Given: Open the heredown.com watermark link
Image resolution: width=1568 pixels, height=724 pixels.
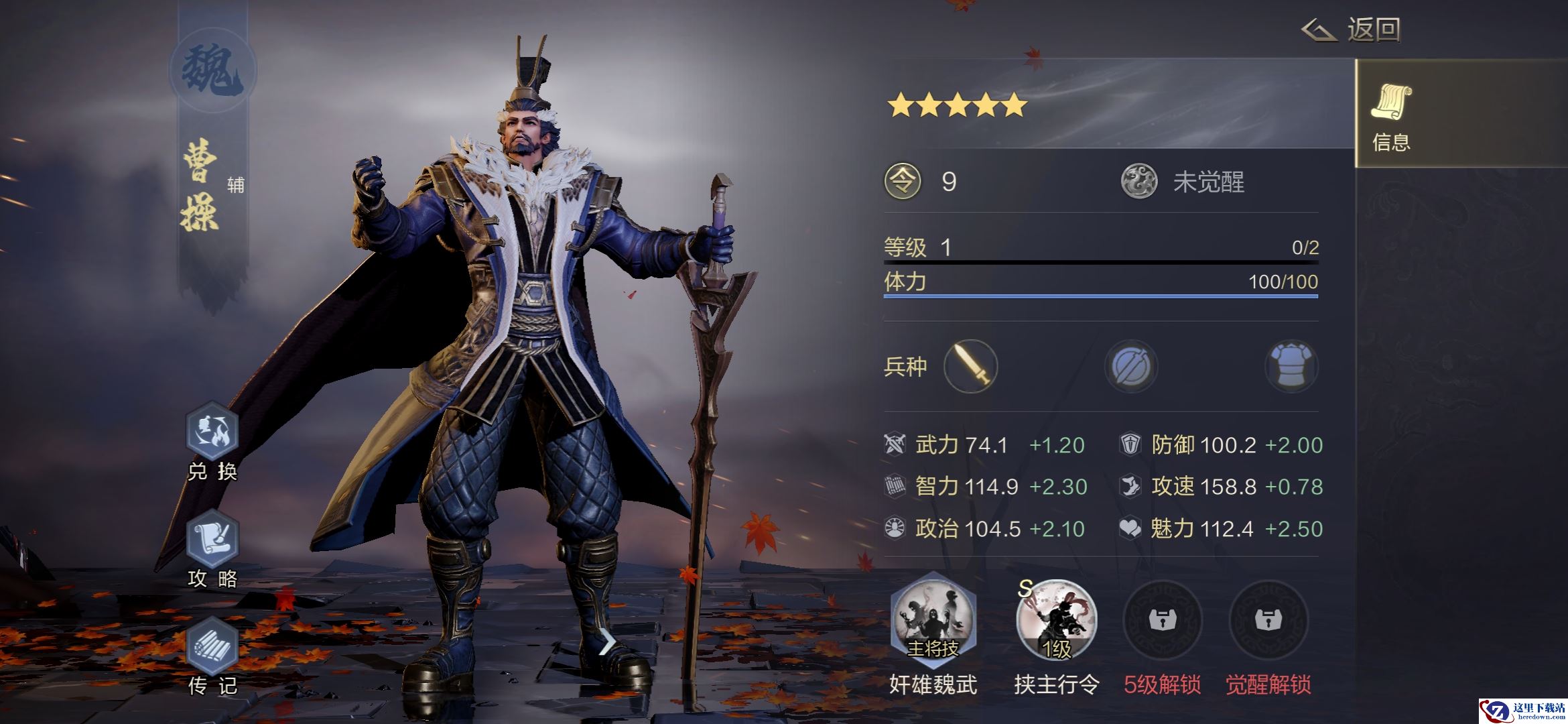Looking at the screenshot, I should click(1522, 711).
